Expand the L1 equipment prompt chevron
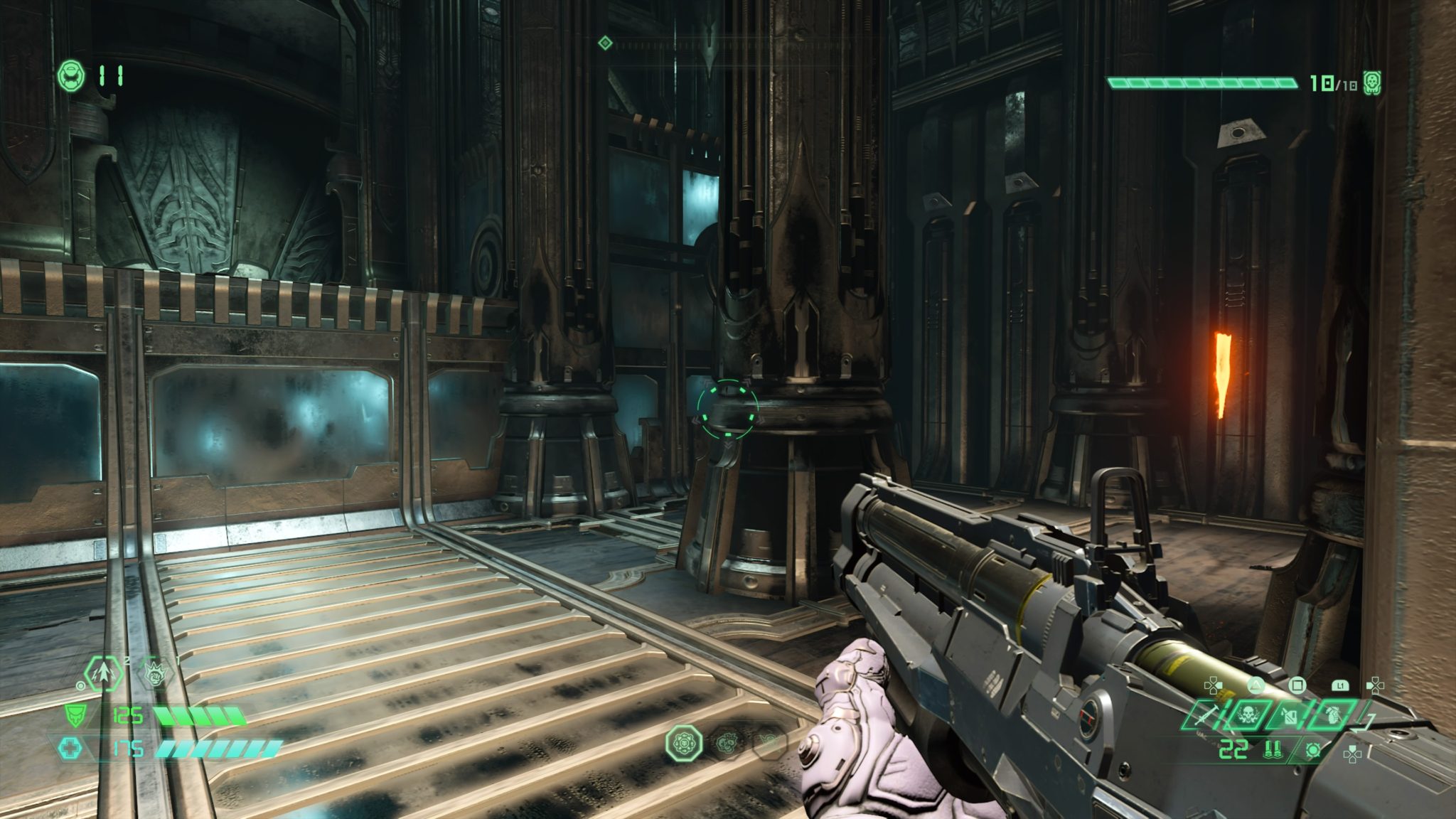Screen dimensions: 1456x819 click(x=1340, y=685)
